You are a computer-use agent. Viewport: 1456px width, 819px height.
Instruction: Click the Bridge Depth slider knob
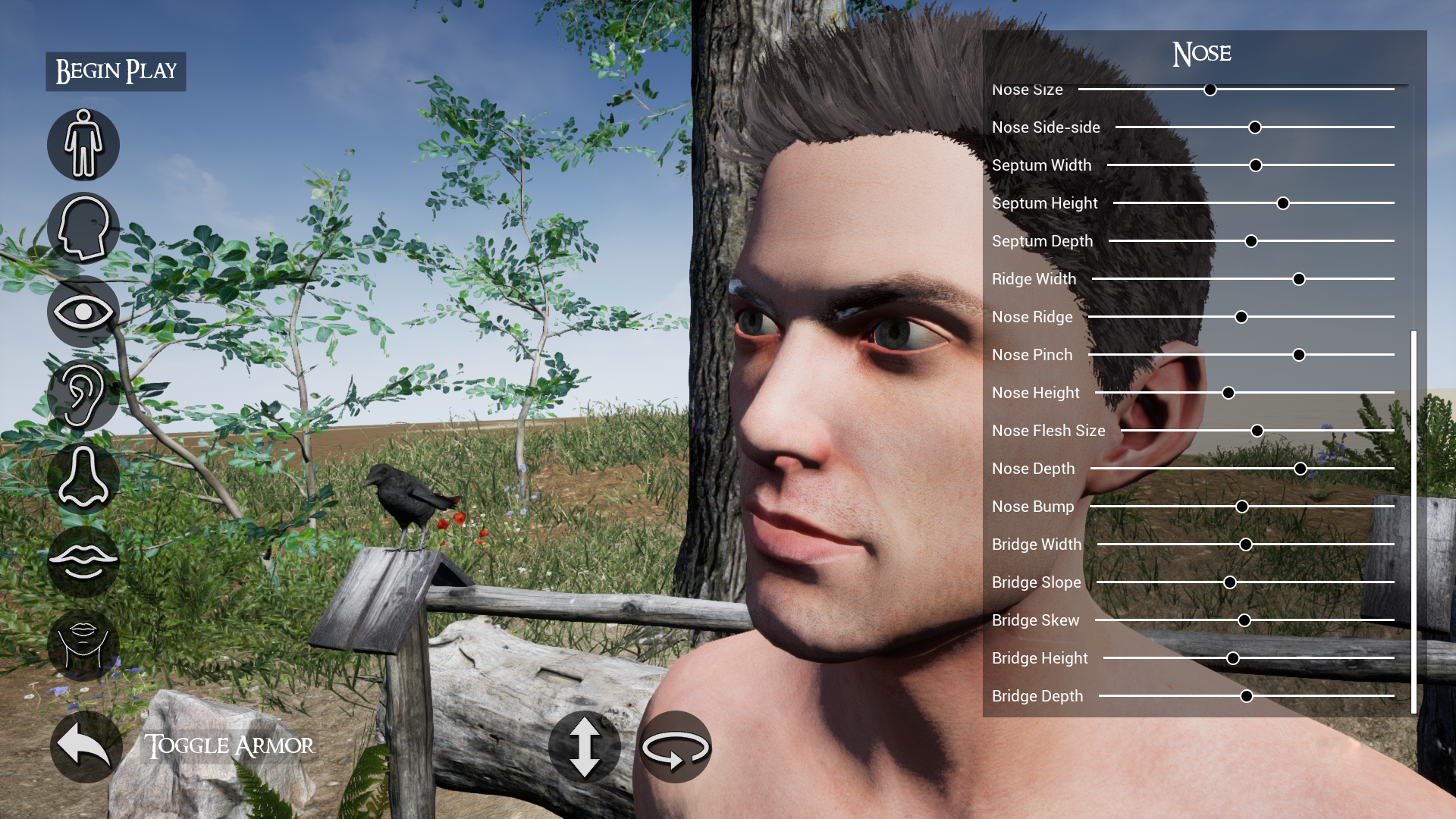pos(1247,696)
